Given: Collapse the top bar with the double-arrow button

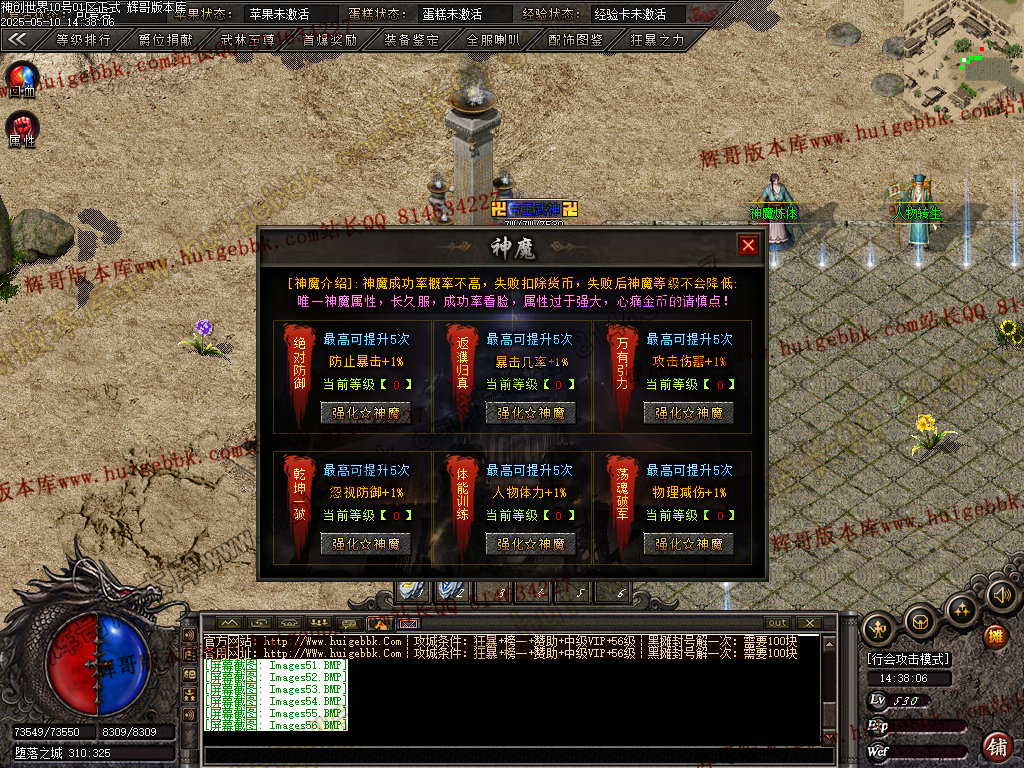Looking at the screenshot, I should pyautogui.click(x=17, y=40).
